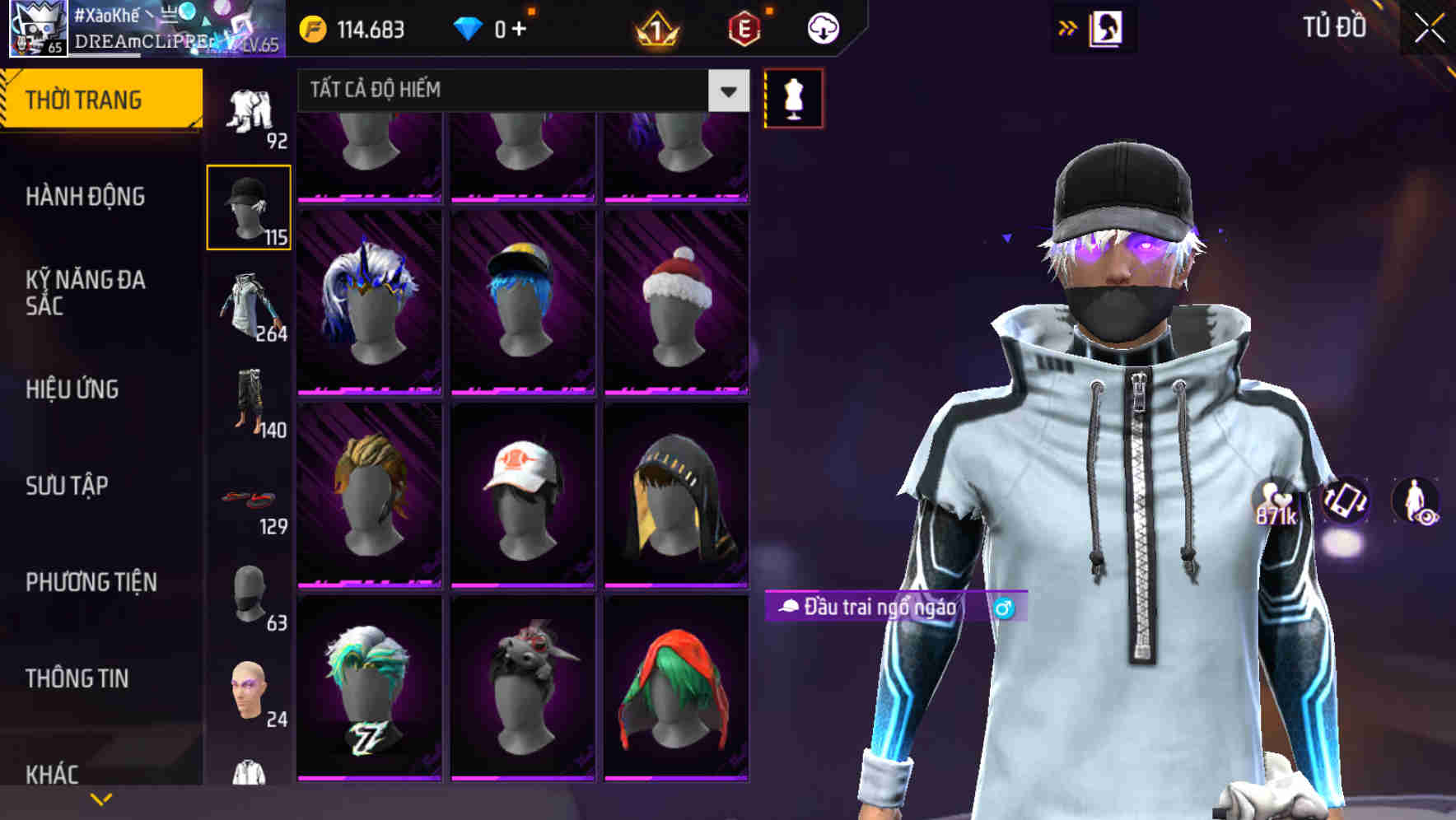1456x820 pixels.
Task: Open the outfit card icon near top right
Action: coord(1108,27)
